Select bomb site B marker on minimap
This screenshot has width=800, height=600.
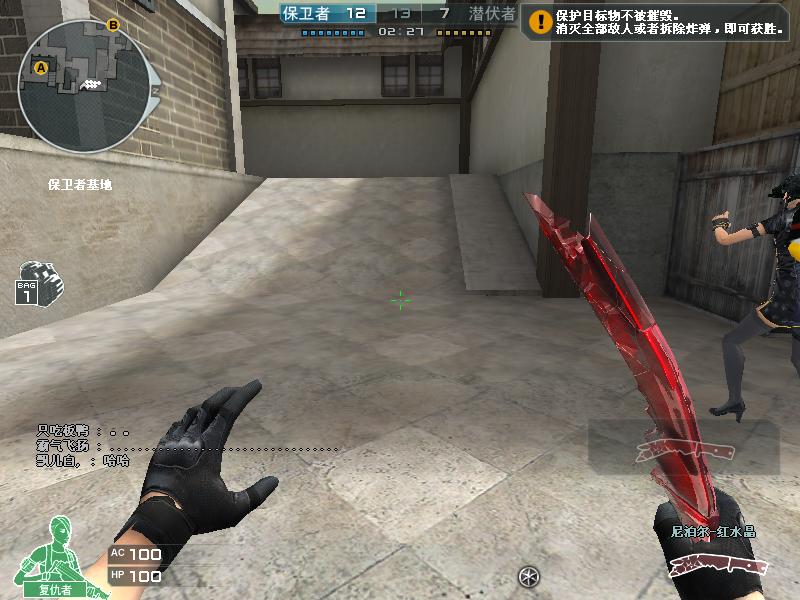113,25
